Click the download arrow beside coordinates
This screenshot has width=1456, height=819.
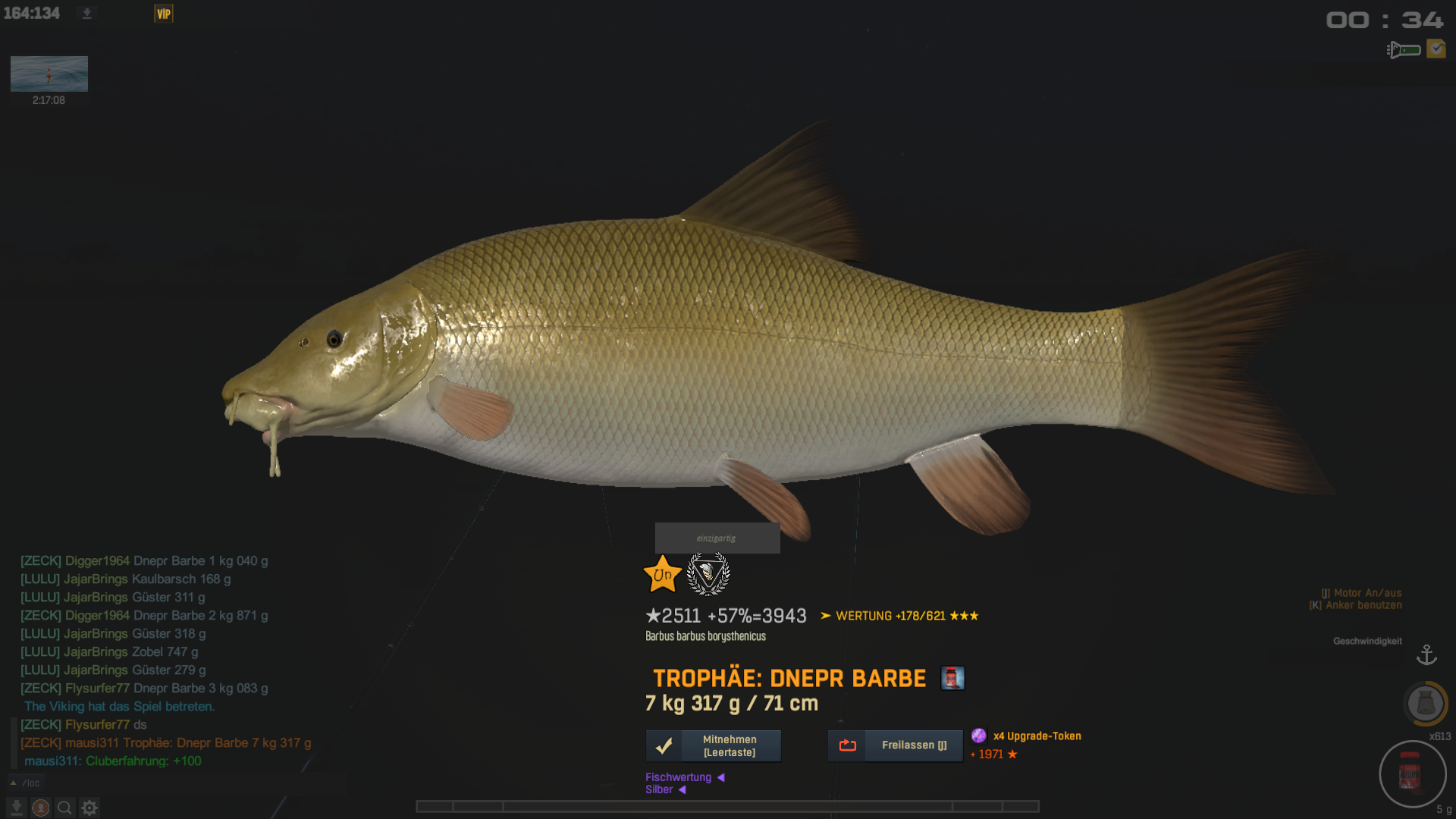click(87, 14)
